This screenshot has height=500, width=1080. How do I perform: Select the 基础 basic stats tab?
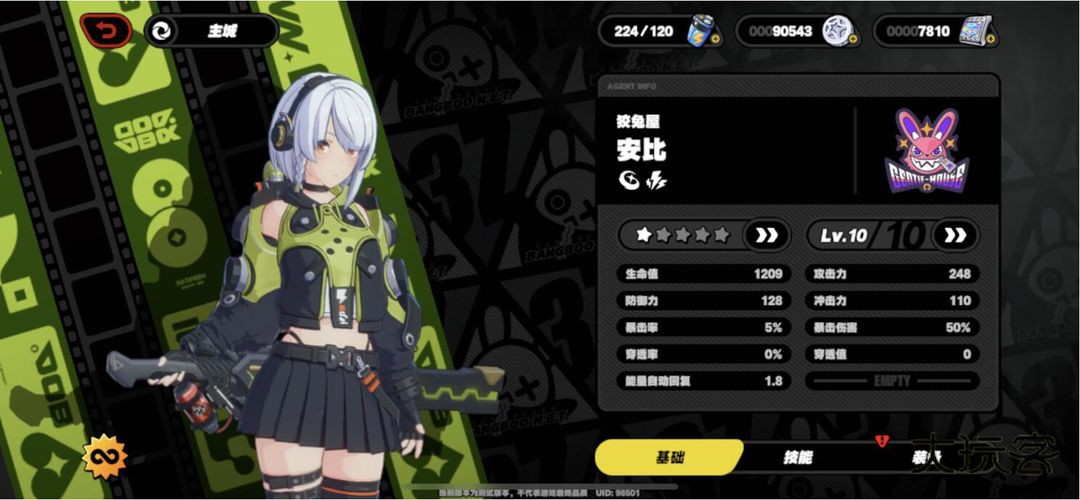tap(669, 458)
